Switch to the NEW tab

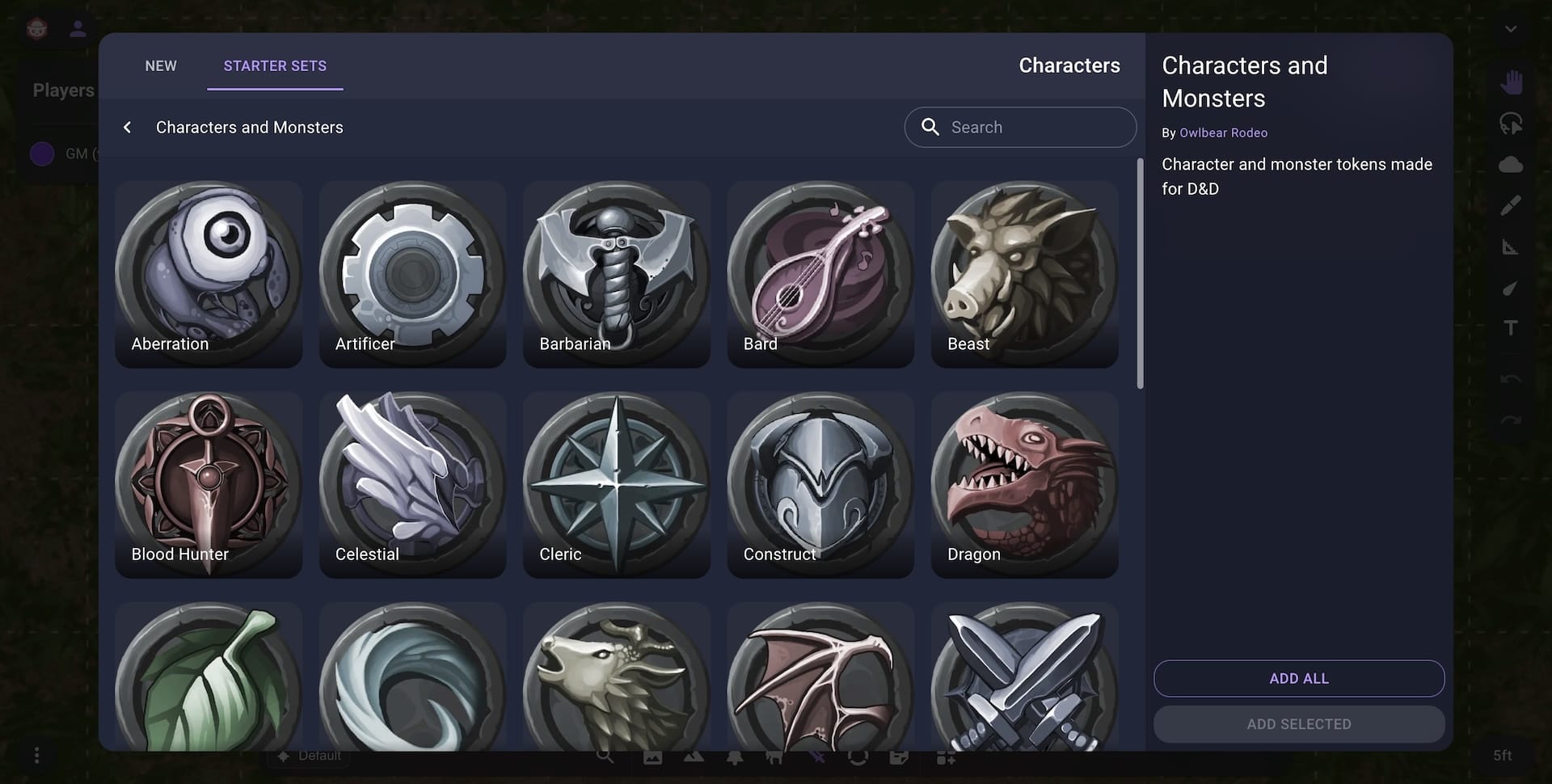click(x=161, y=65)
